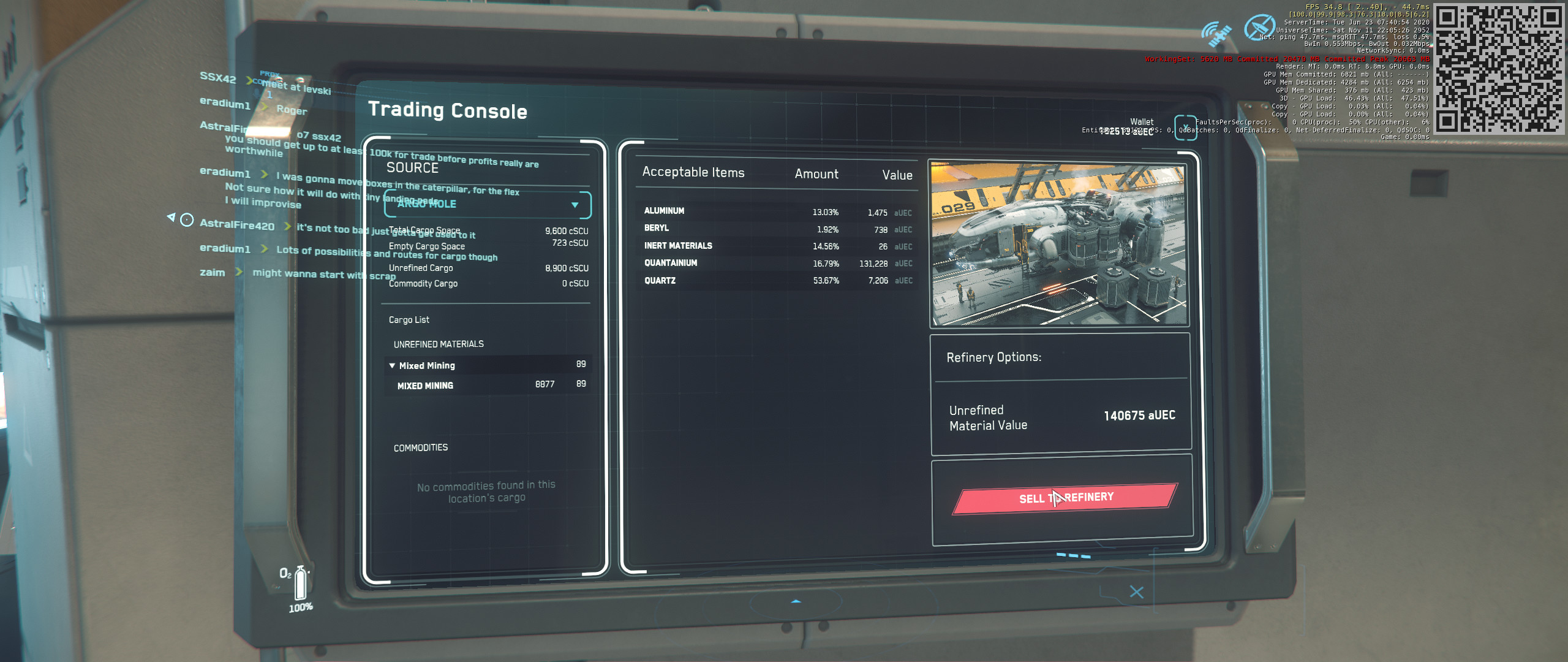Pick the Inert Materials row

pyautogui.click(x=777, y=246)
